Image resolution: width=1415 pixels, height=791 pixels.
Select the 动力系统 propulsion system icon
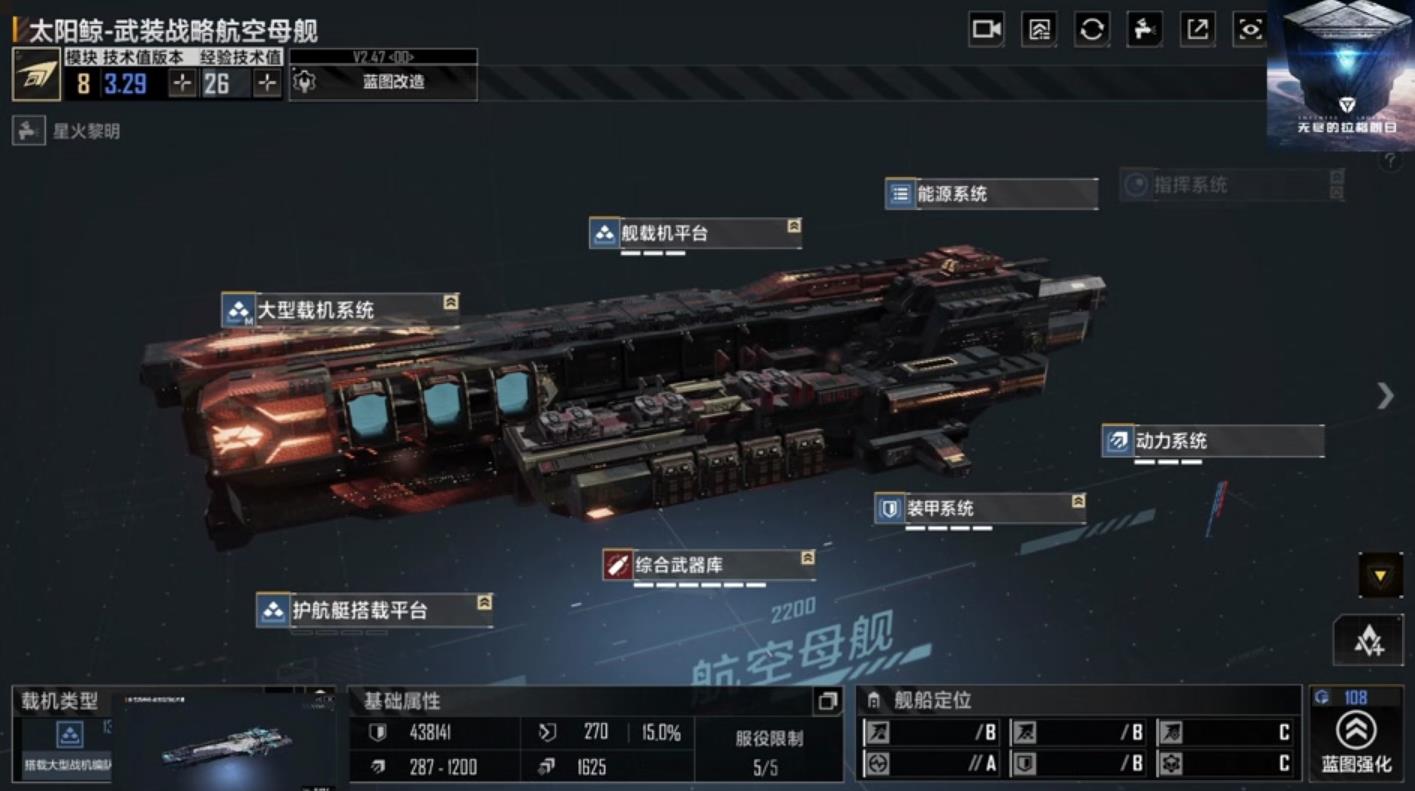(1116, 440)
